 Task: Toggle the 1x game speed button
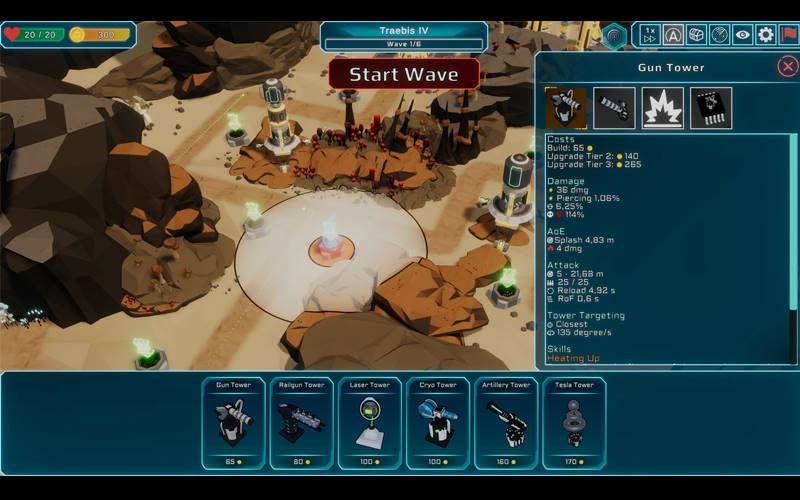650,35
